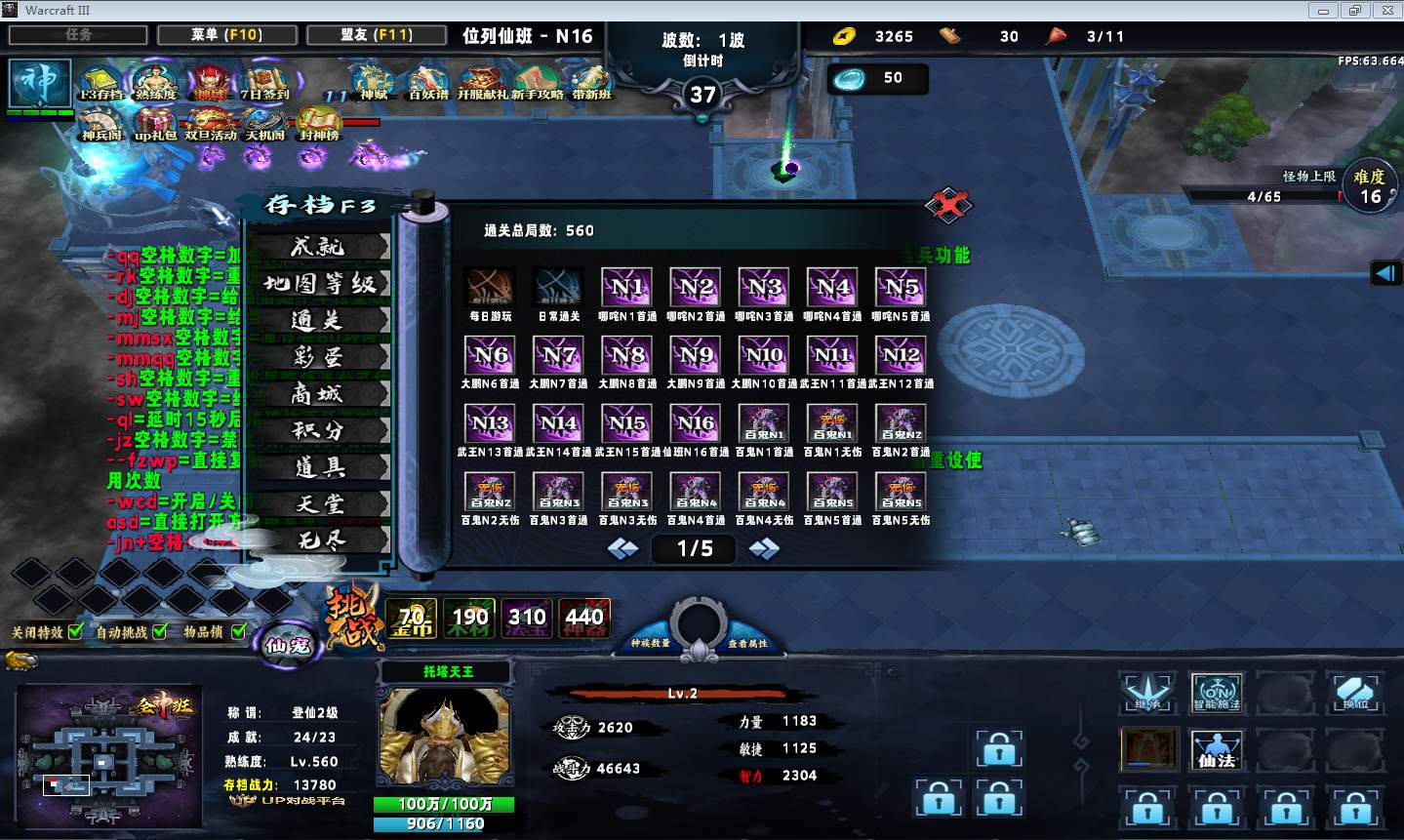Open the 道具 items tab
This screenshot has width=1404, height=840.
coord(318,467)
